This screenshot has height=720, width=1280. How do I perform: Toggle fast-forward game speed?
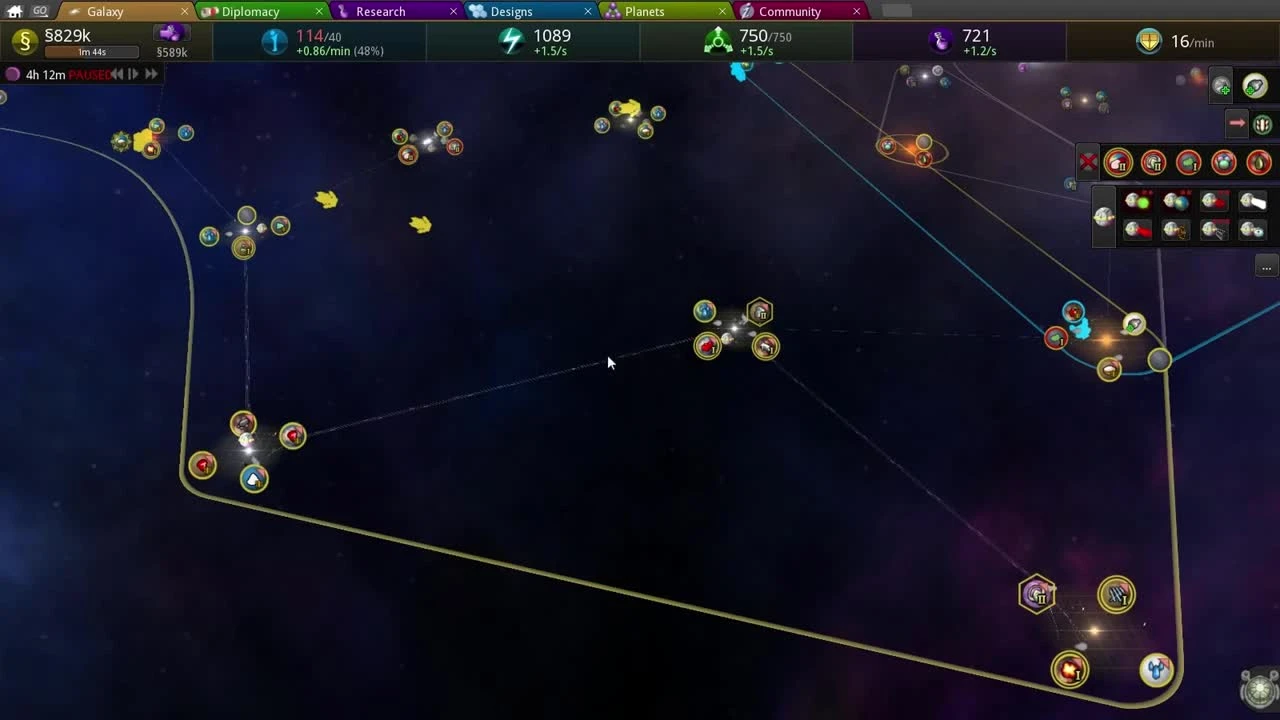click(x=150, y=73)
